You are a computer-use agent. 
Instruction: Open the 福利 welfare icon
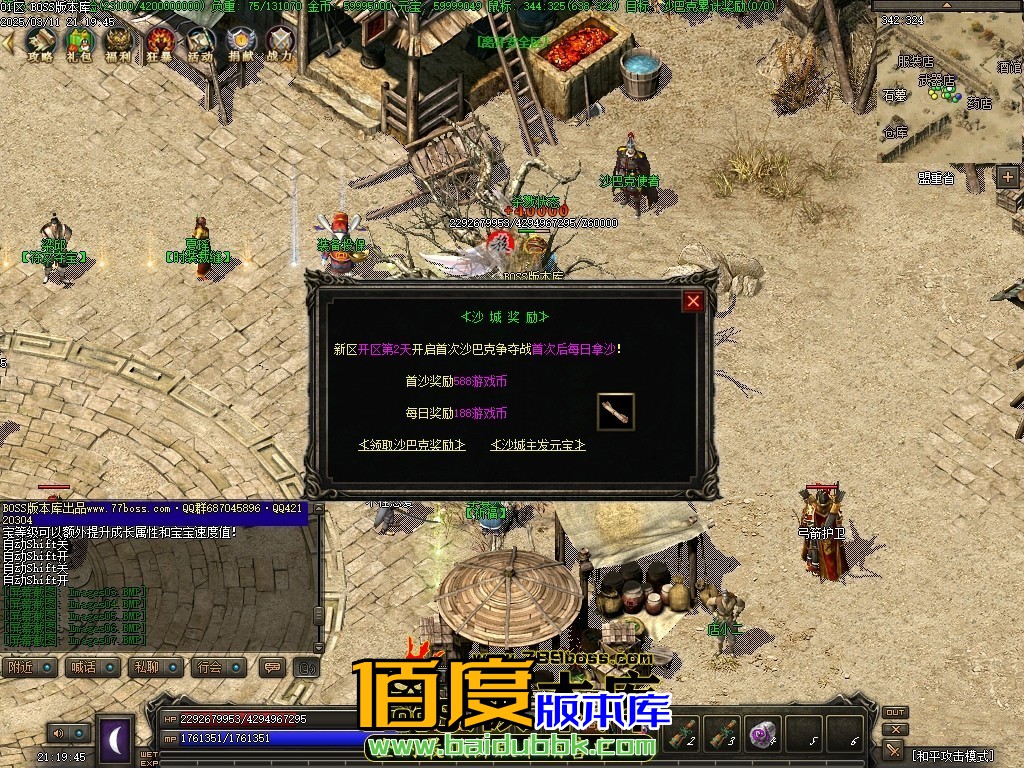[x=120, y=42]
